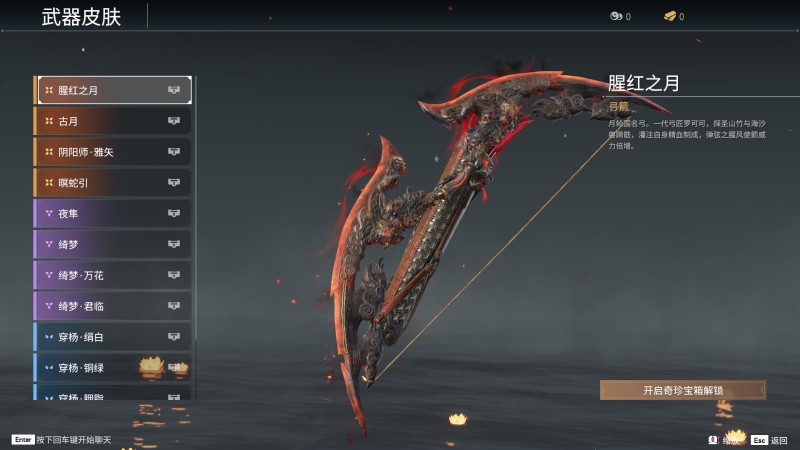Choose the 绮梦 skin row

(113, 244)
